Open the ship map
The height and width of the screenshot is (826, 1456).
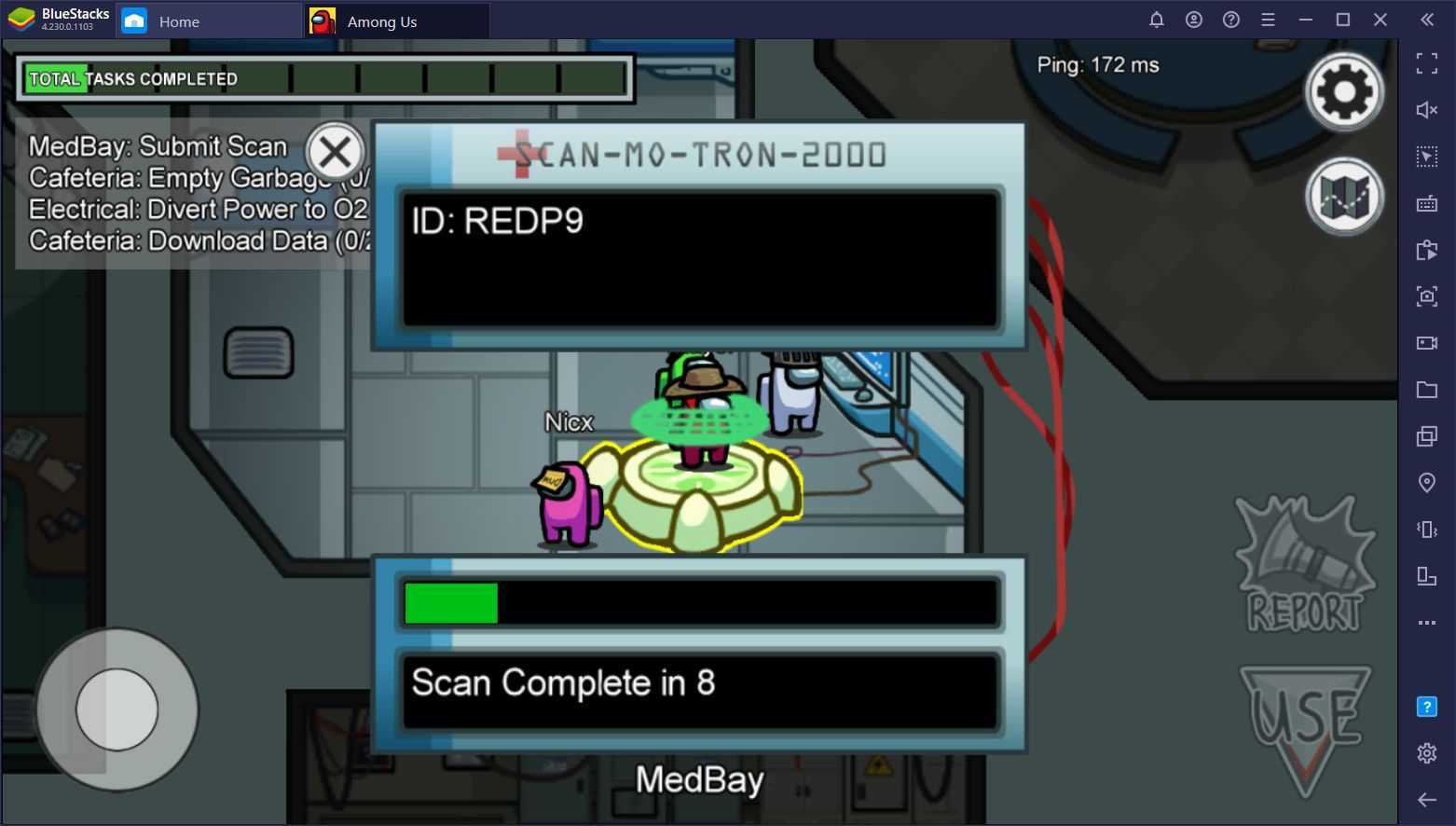coord(1343,196)
